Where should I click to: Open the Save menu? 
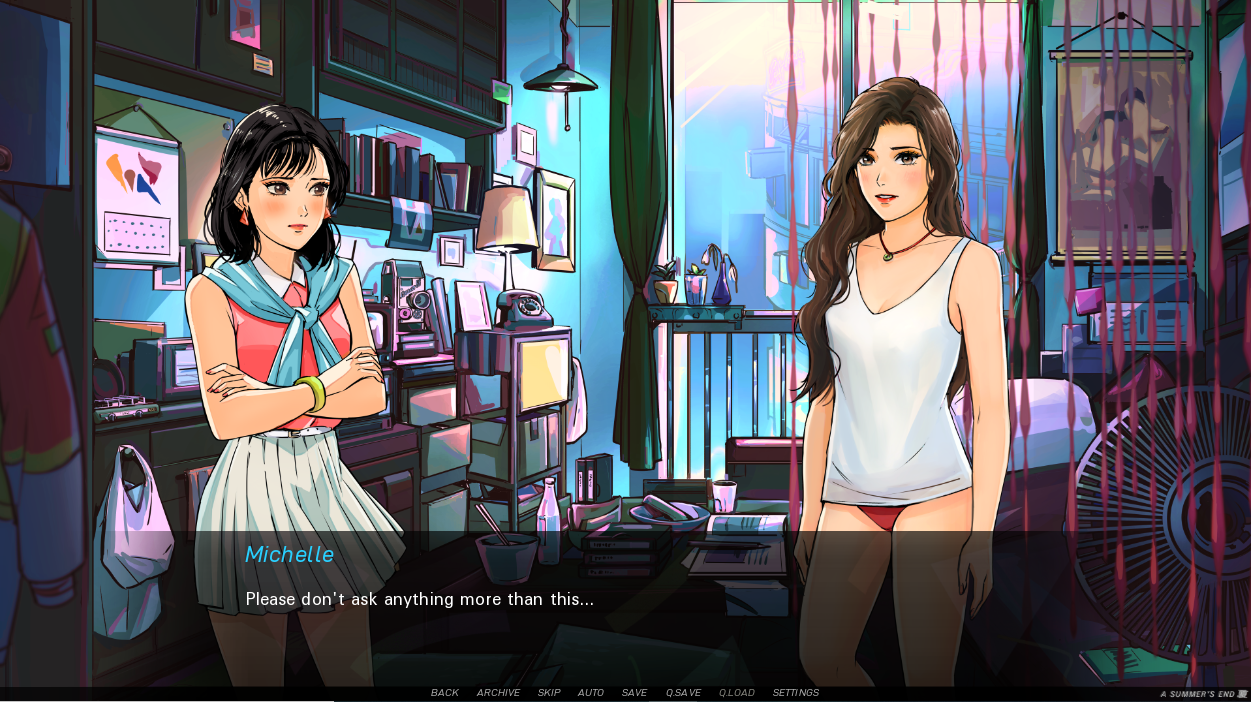coord(634,693)
